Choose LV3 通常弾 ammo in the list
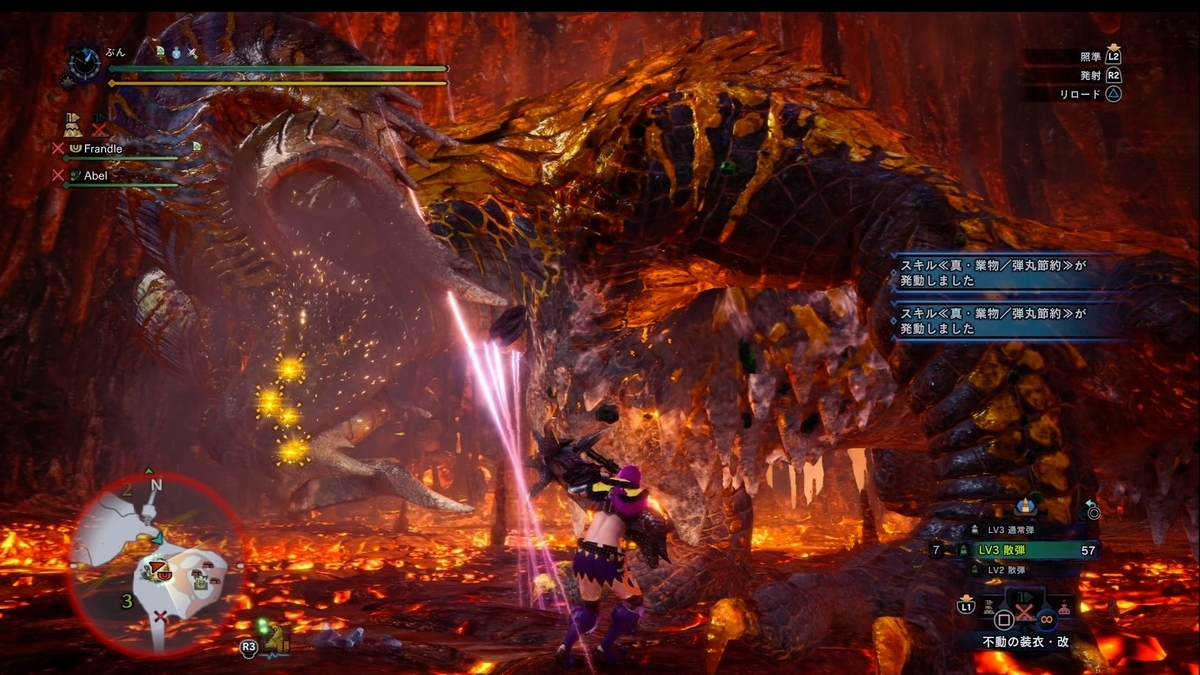1200x675 pixels. coord(1008,530)
